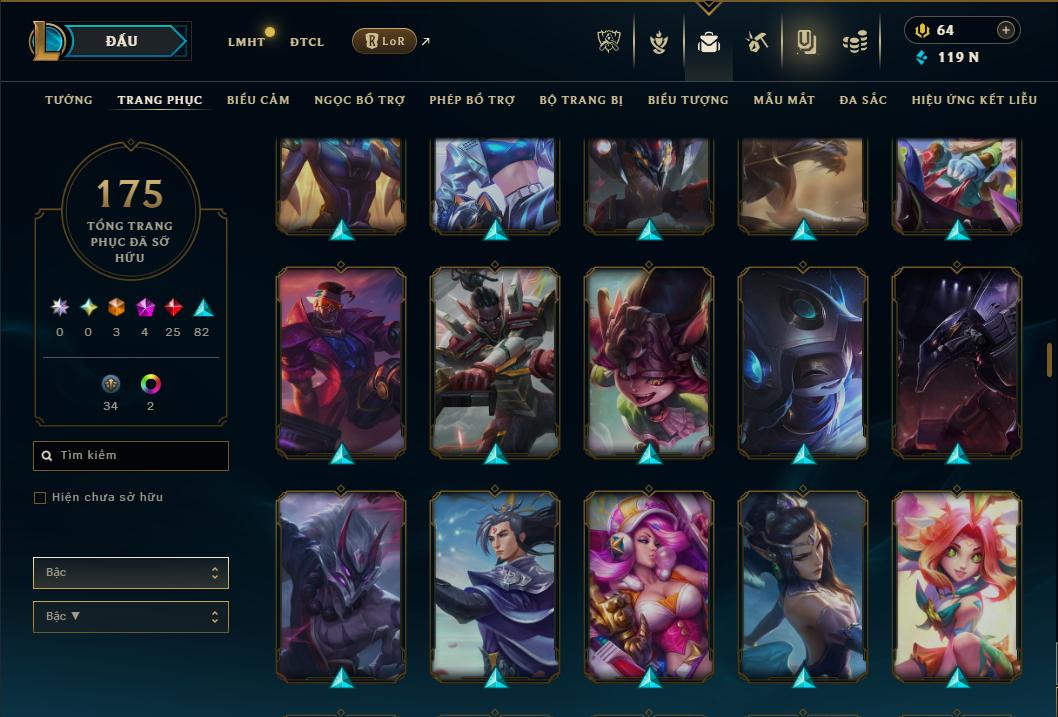Select the pink-haired Miss Fortune skin card
The width and height of the screenshot is (1058, 717).
[650, 590]
